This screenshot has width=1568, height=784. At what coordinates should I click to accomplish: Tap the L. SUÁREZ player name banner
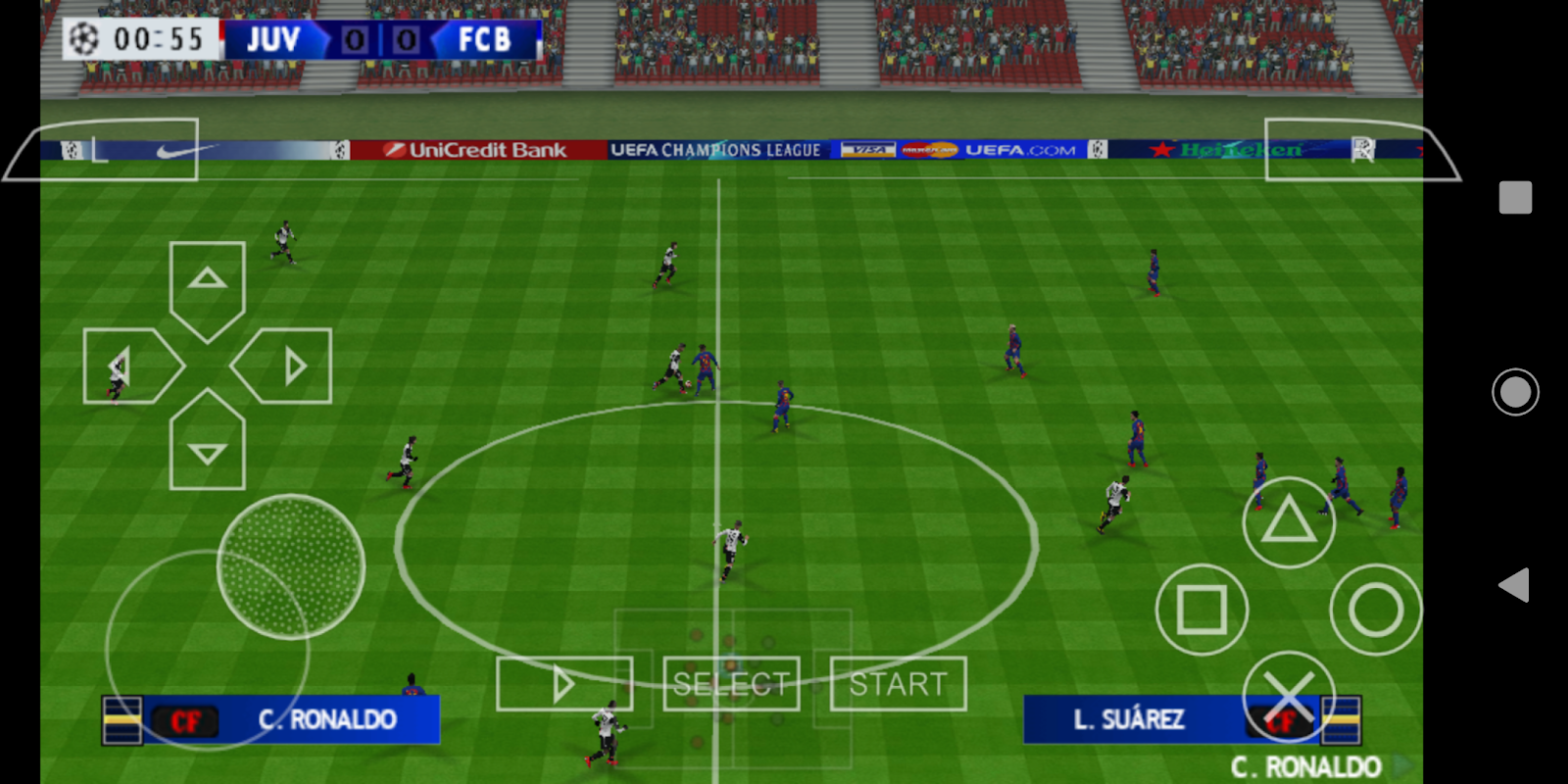[x=1156, y=721]
